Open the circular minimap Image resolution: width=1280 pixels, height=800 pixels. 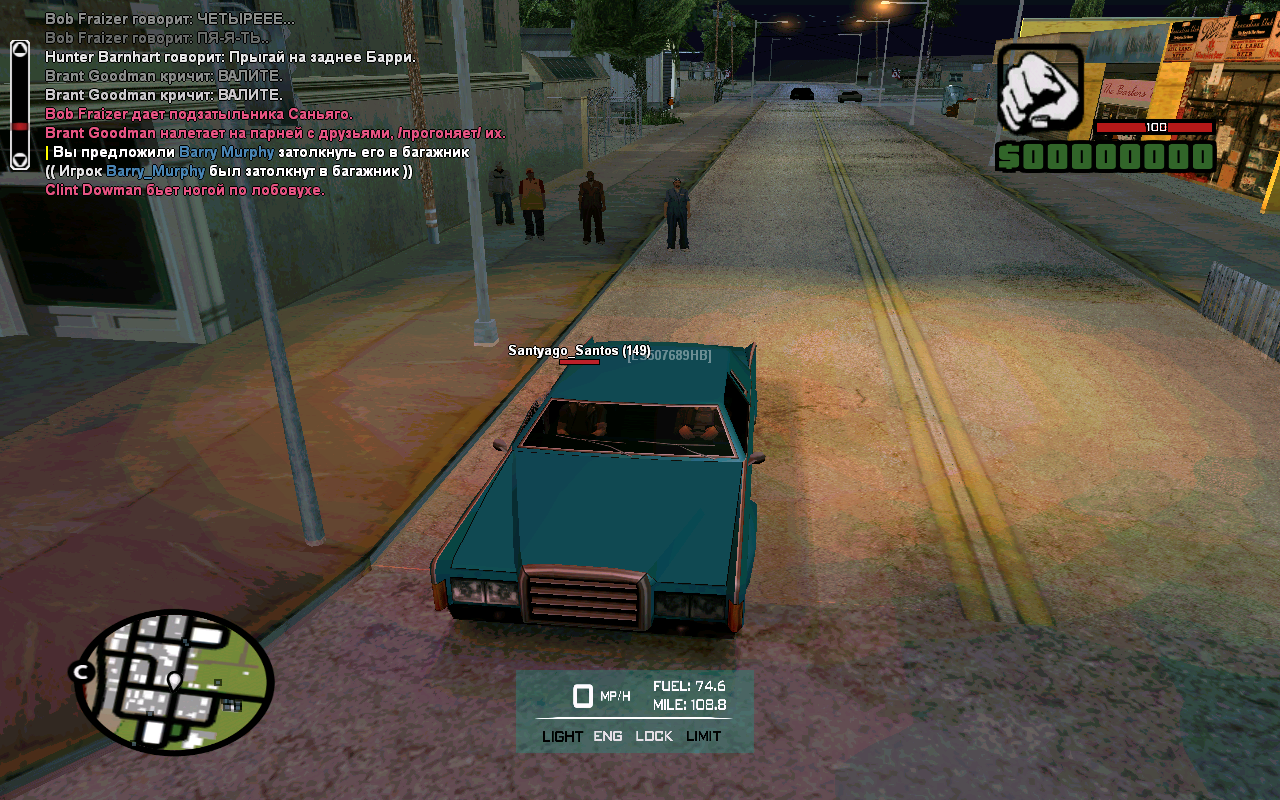pyautogui.click(x=176, y=682)
